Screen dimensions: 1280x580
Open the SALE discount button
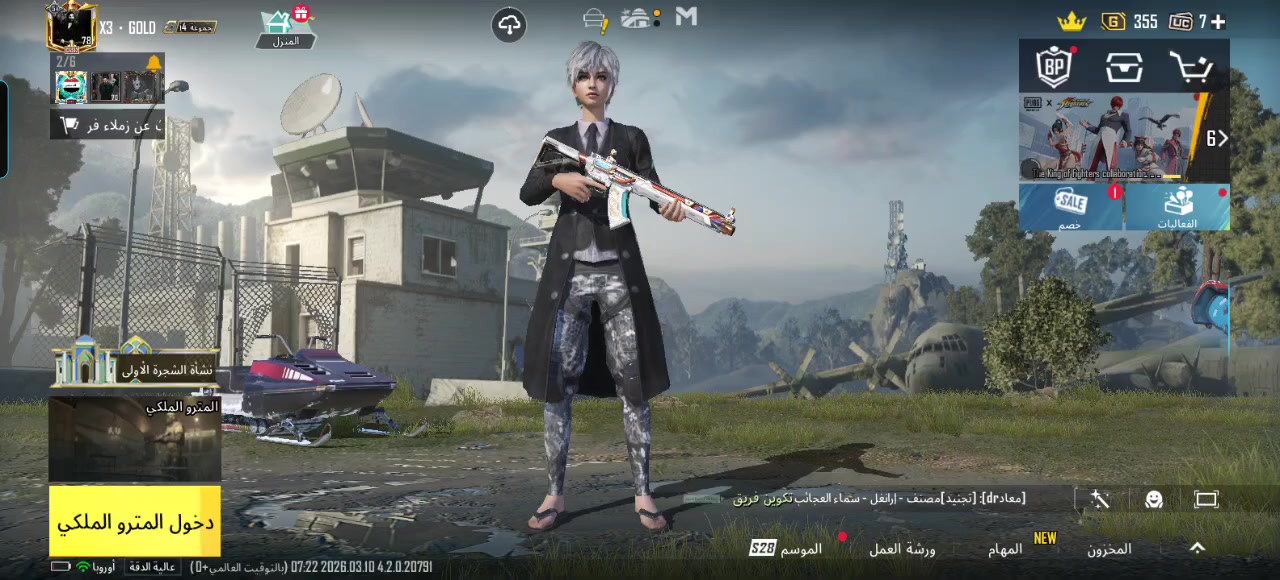point(1071,207)
